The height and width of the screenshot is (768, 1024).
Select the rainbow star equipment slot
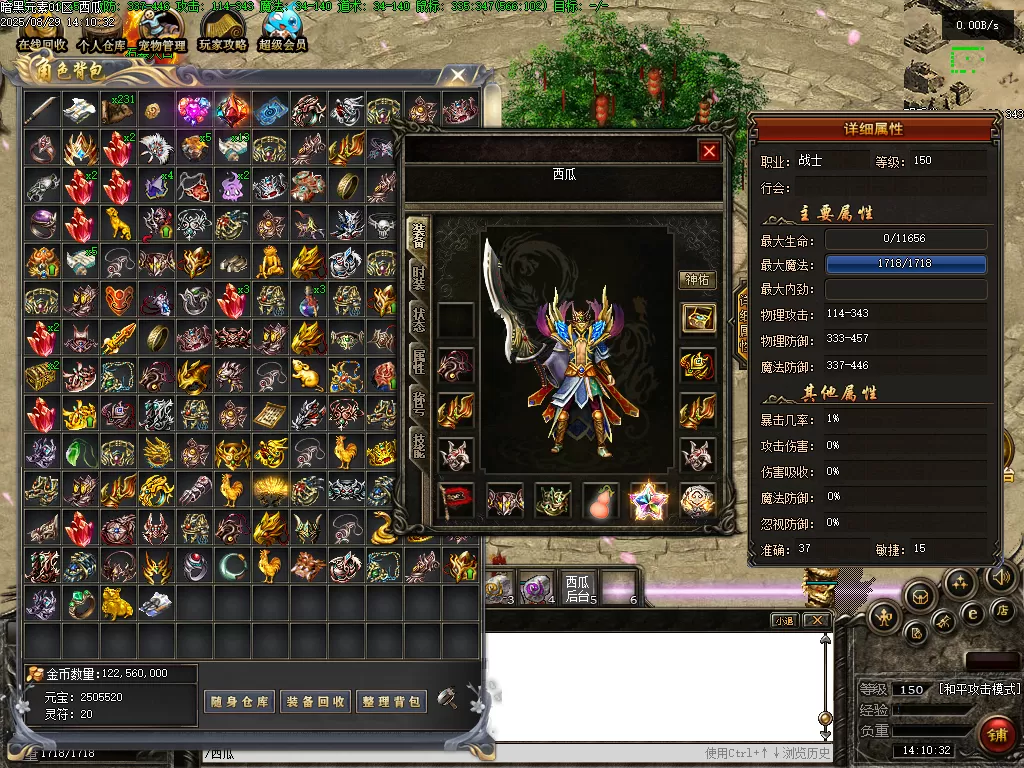pyautogui.click(x=648, y=500)
